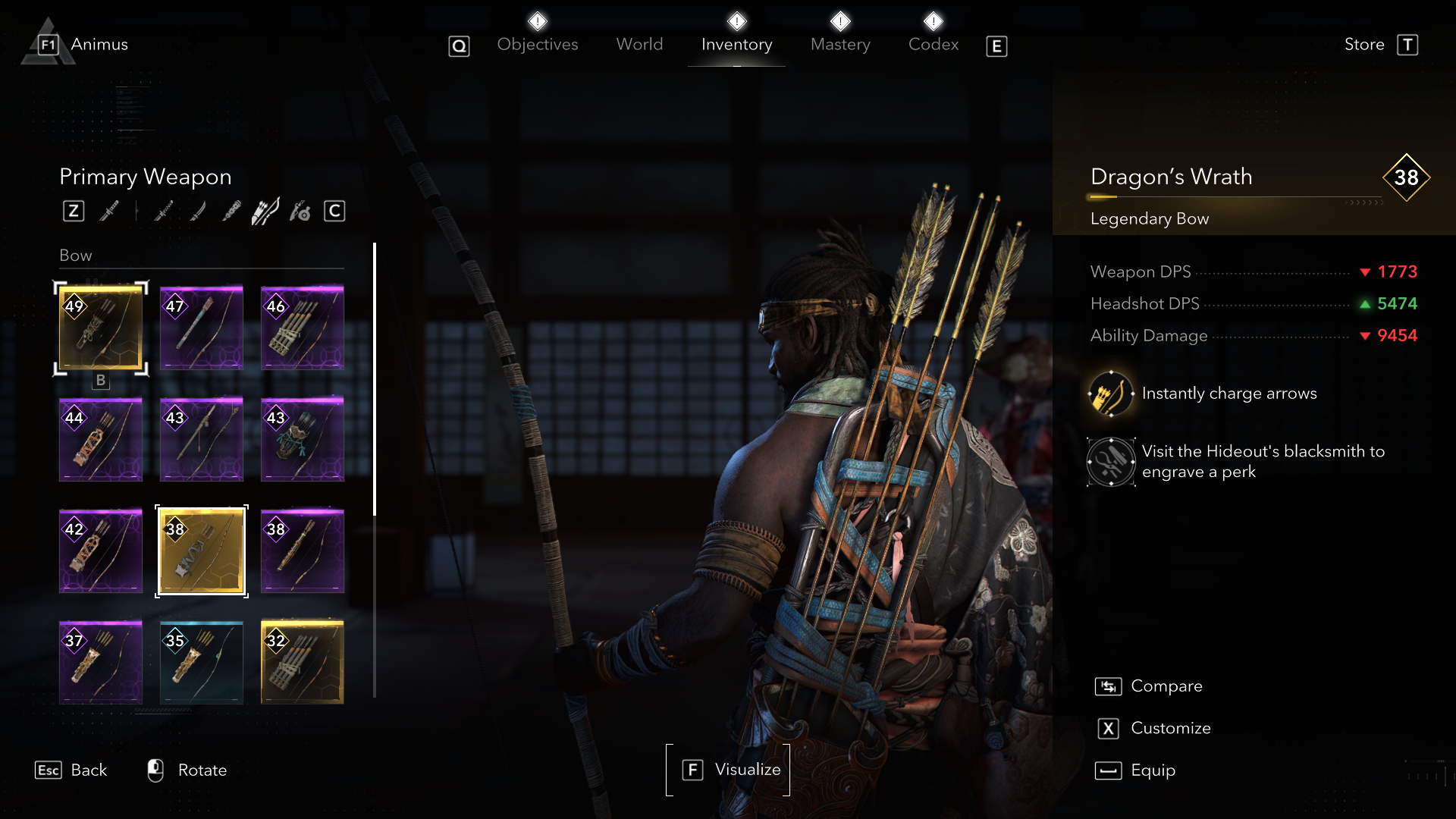Image resolution: width=1456 pixels, height=819 pixels.
Task: Go to the Mastery tab
Action: [840, 45]
